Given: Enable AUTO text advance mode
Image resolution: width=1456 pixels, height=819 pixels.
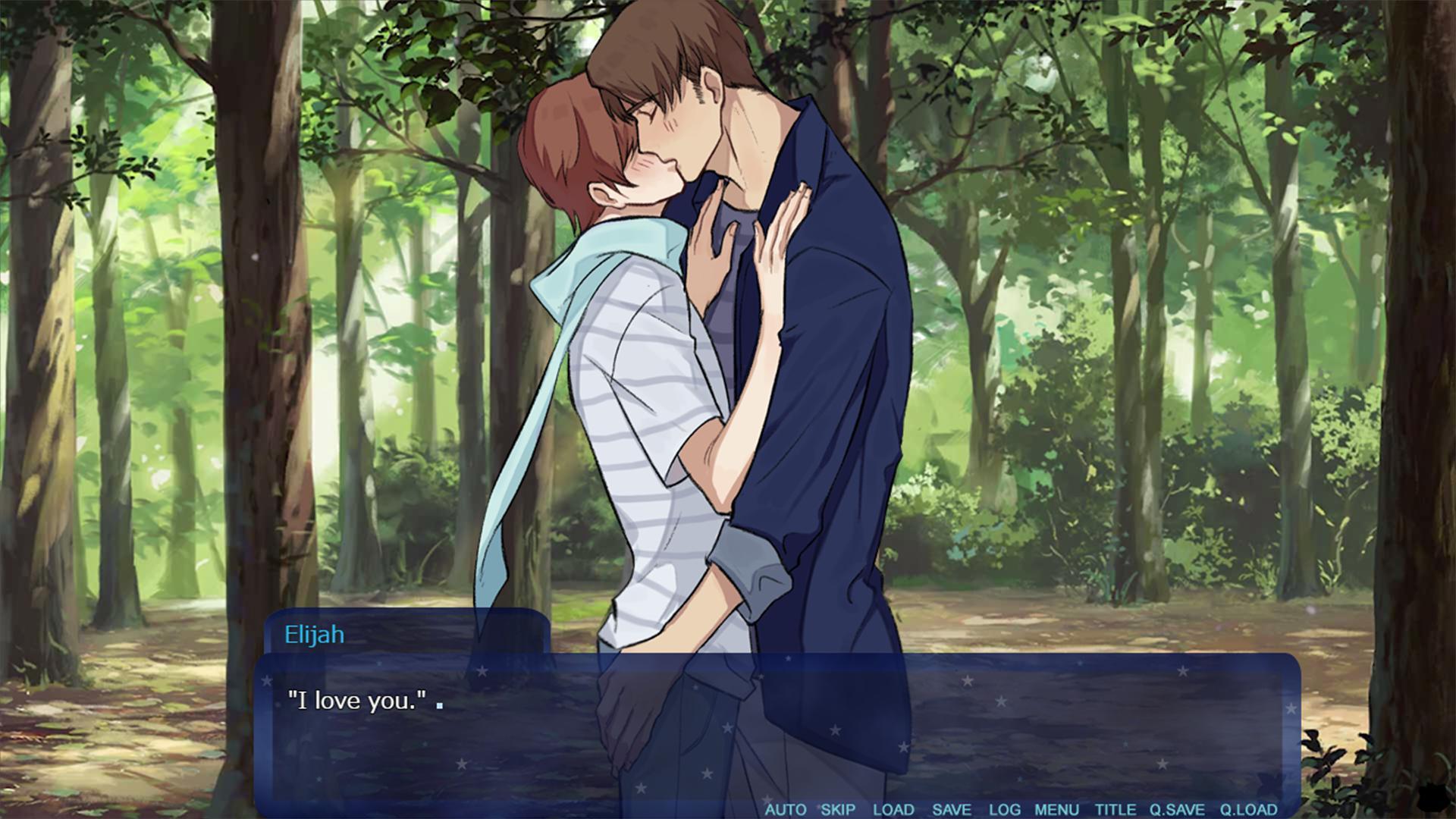Looking at the screenshot, I should tap(785, 809).
